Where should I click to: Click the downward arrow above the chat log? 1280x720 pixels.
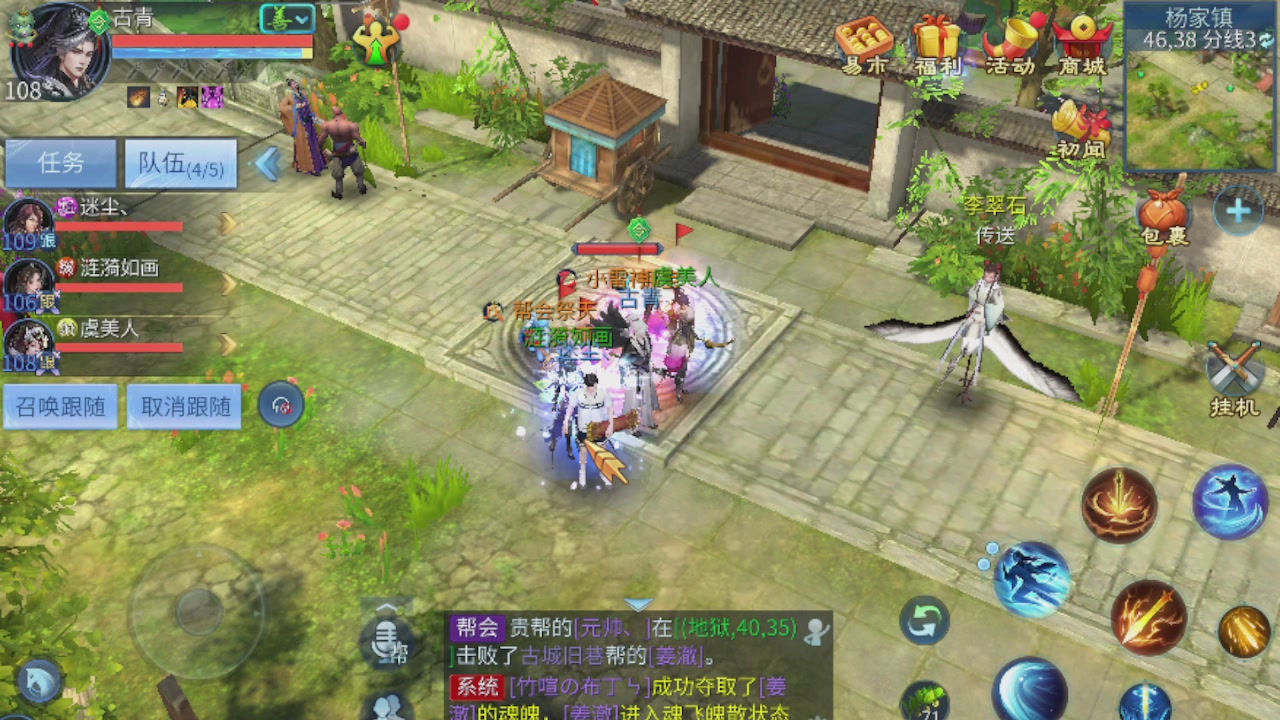[637, 603]
